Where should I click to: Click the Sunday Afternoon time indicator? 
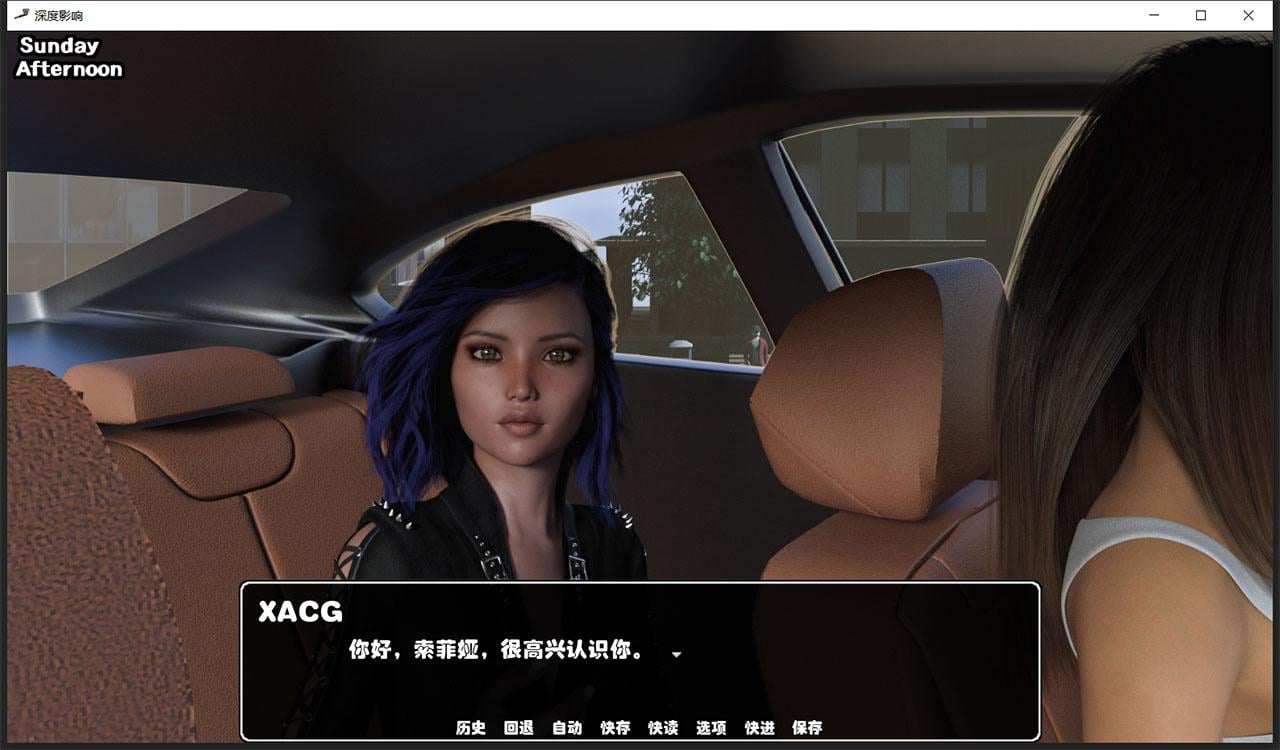pos(67,56)
